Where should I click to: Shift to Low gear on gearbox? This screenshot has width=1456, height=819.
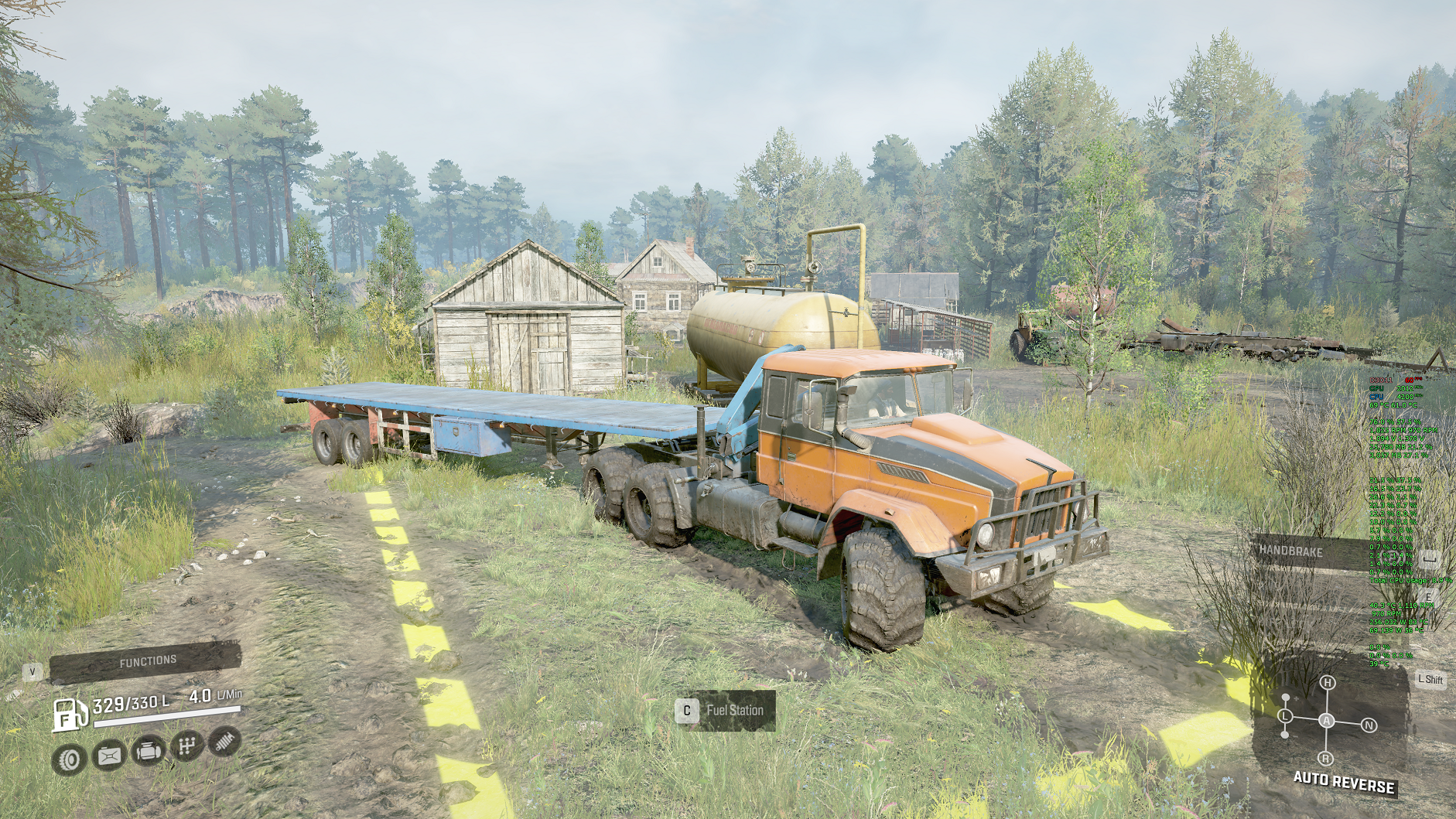point(1286,717)
